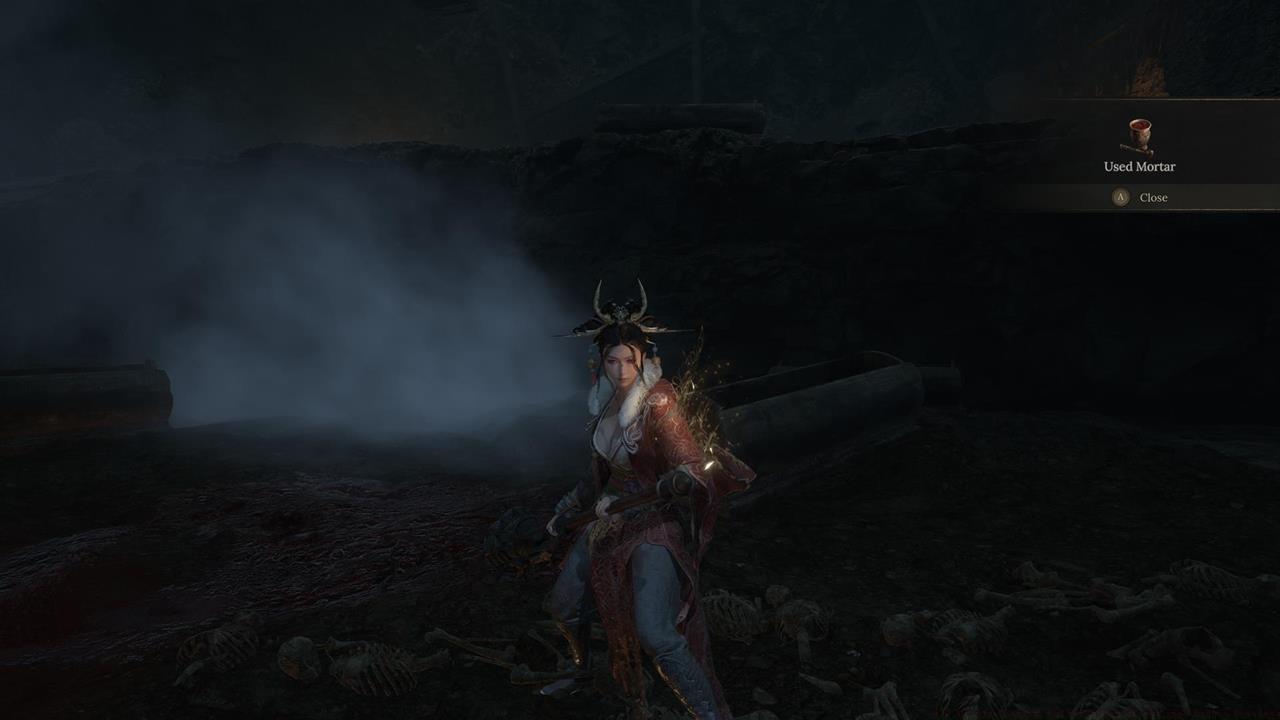Click the Used Mortar name text
Viewport: 1280px width, 720px height.
coord(1140,166)
